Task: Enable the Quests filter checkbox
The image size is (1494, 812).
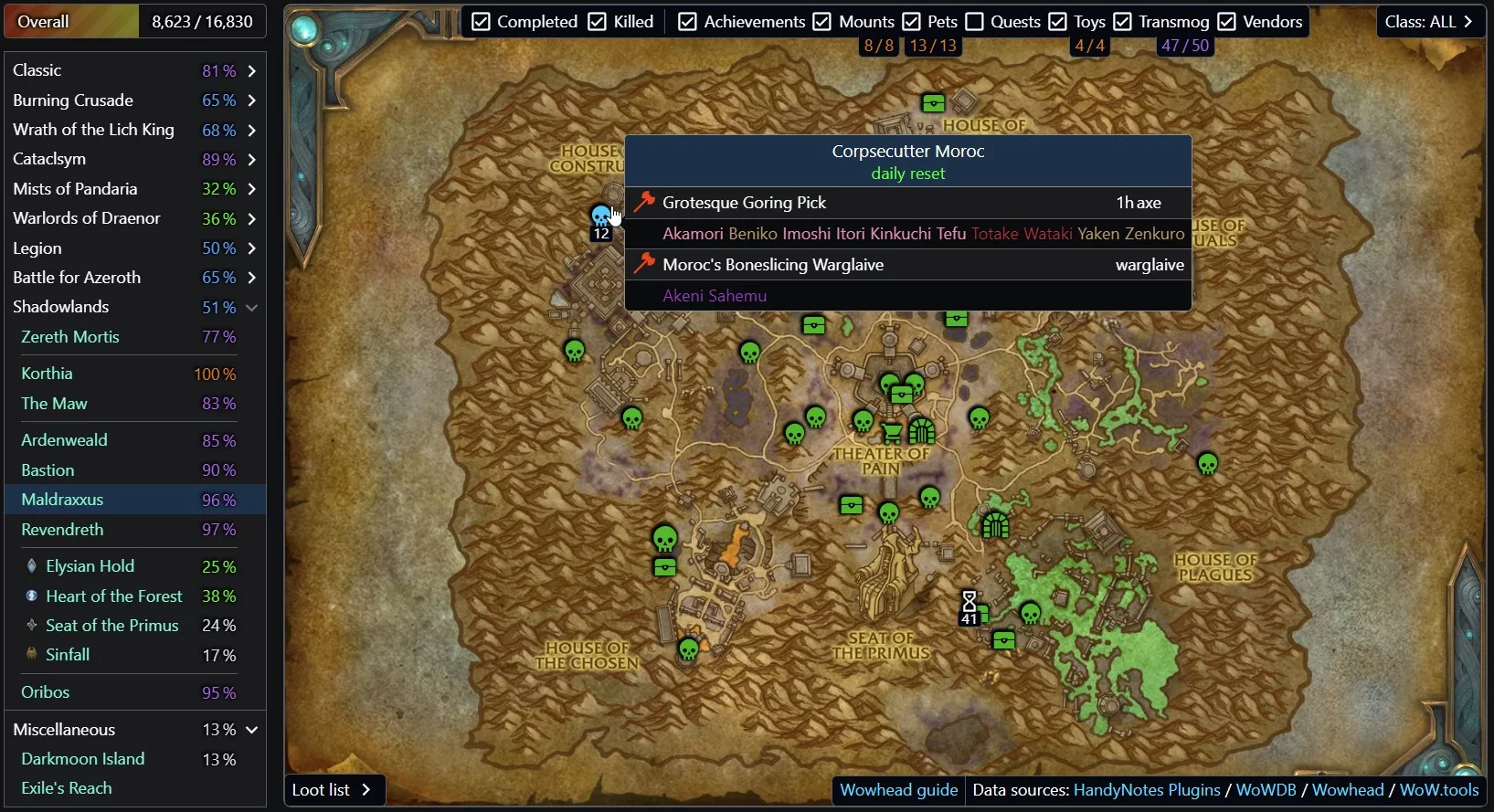Action: tap(975, 22)
